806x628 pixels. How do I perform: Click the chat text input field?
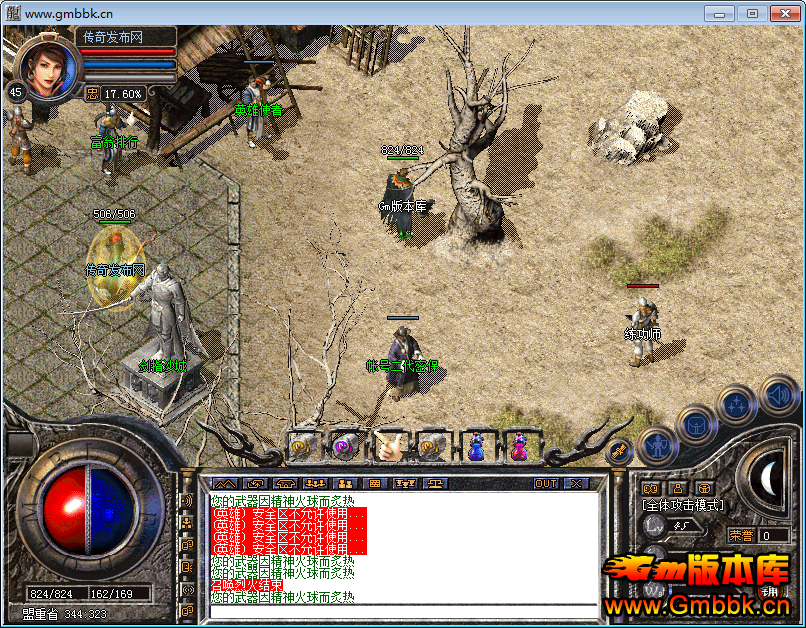pos(400,611)
